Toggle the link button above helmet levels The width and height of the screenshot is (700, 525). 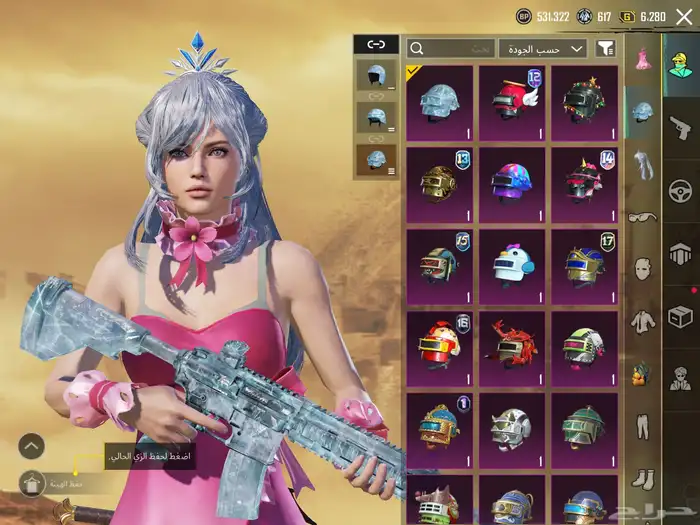click(x=375, y=44)
